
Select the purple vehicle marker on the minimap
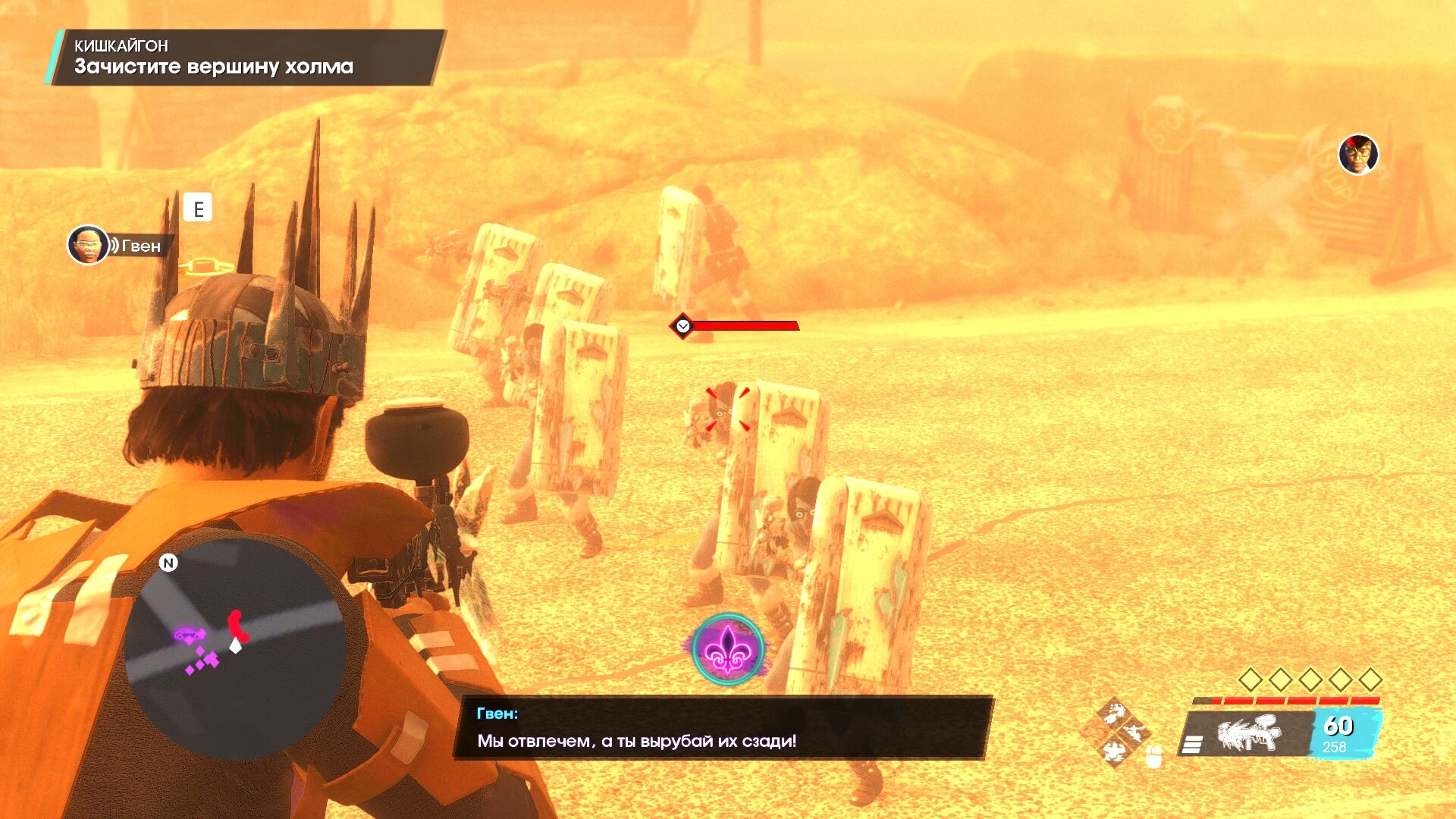pos(187,634)
